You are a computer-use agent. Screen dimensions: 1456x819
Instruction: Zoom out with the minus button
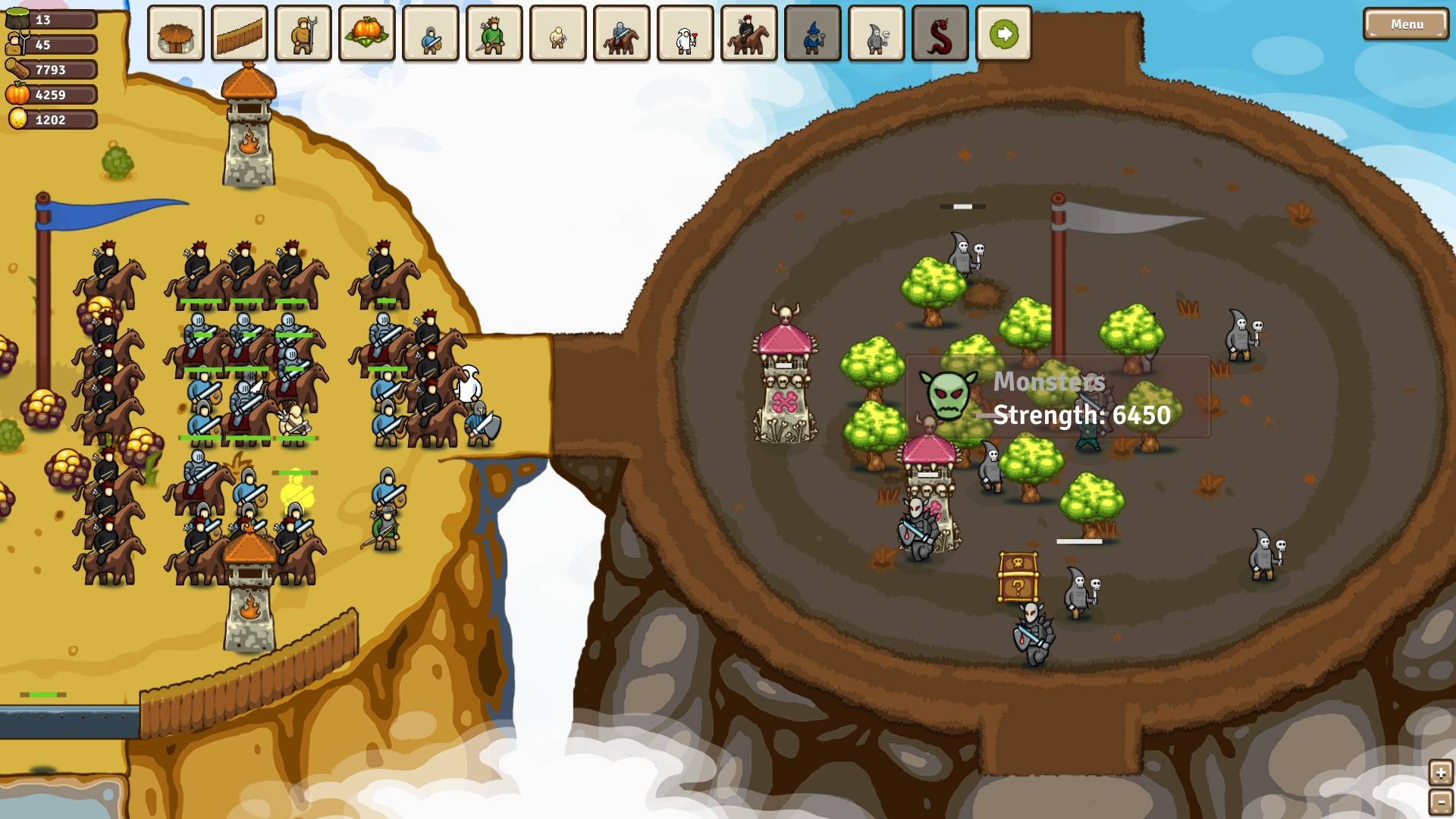pyautogui.click(x=1440, y=802)
